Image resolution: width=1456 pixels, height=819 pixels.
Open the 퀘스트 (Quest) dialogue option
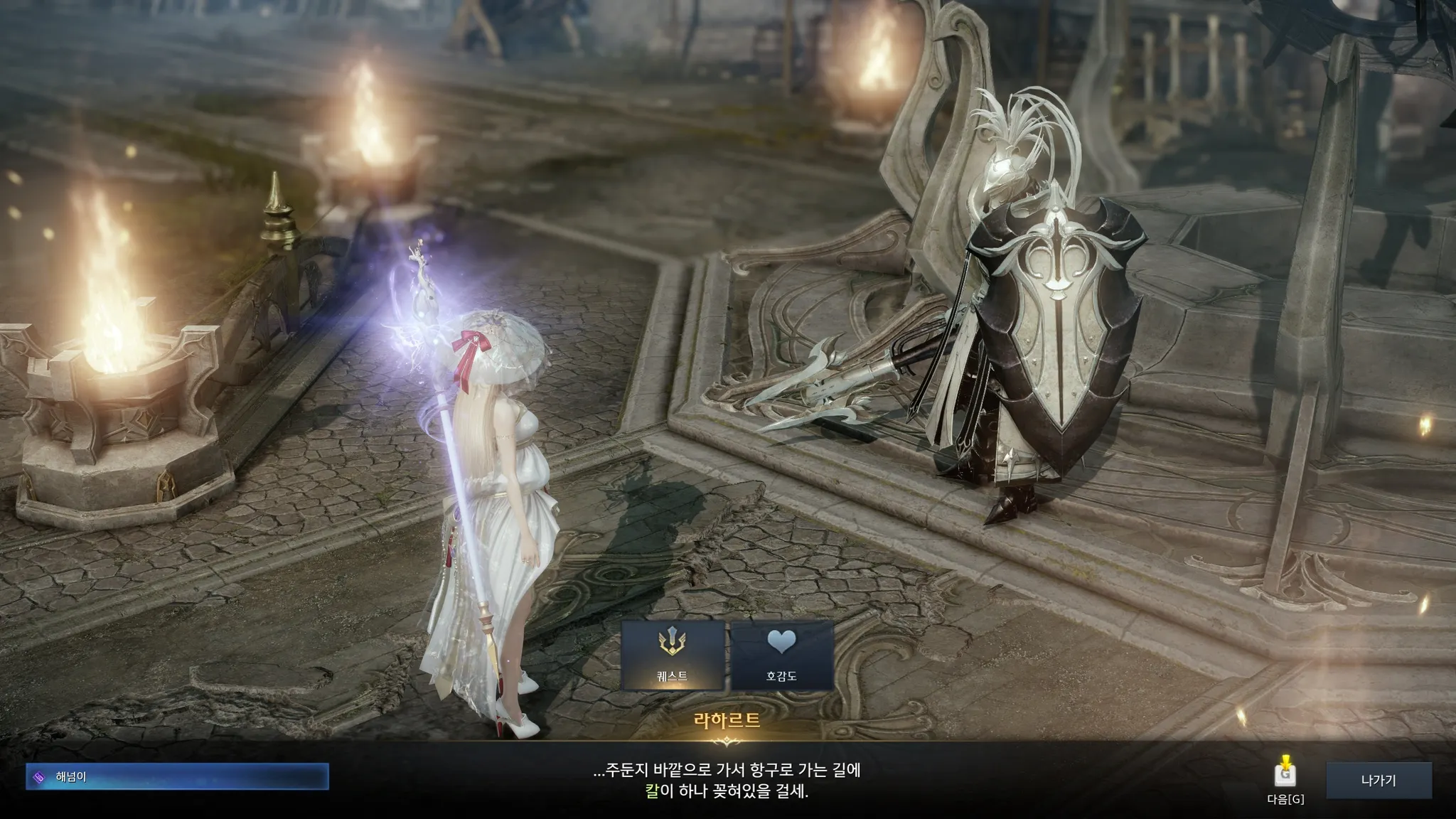(673, 655)
